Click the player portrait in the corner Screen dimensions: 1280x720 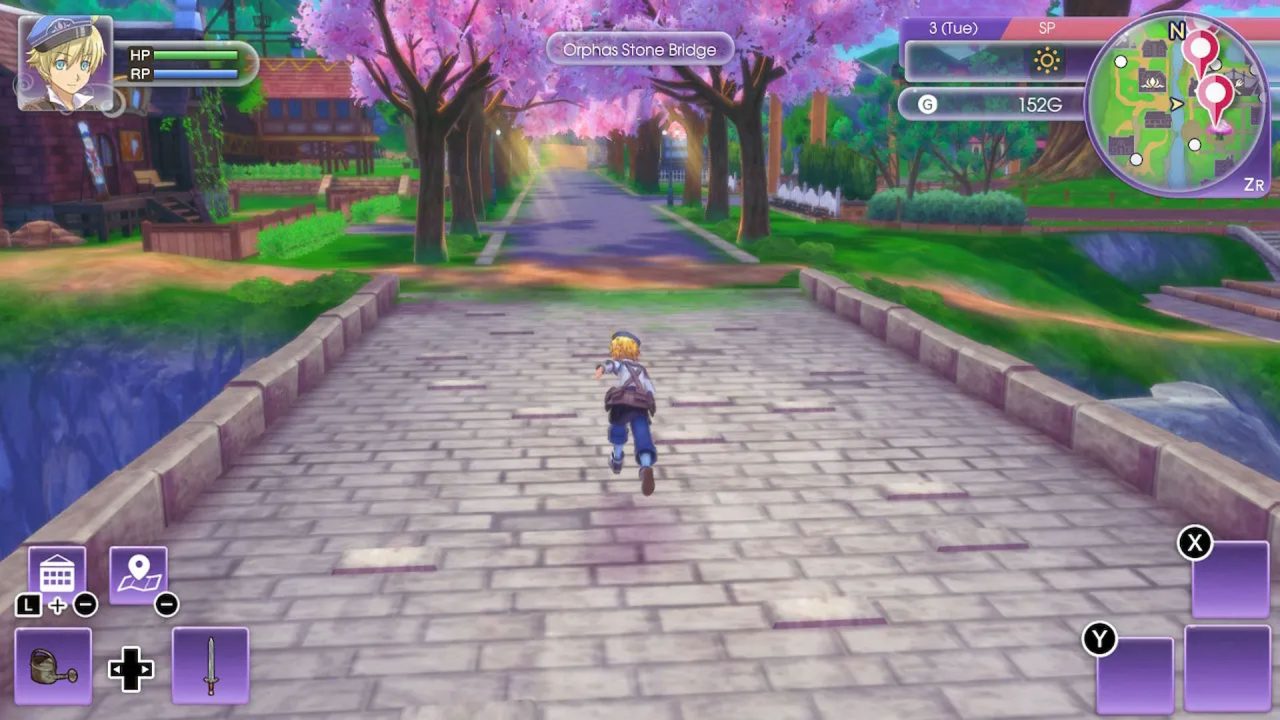coord(65,62)
